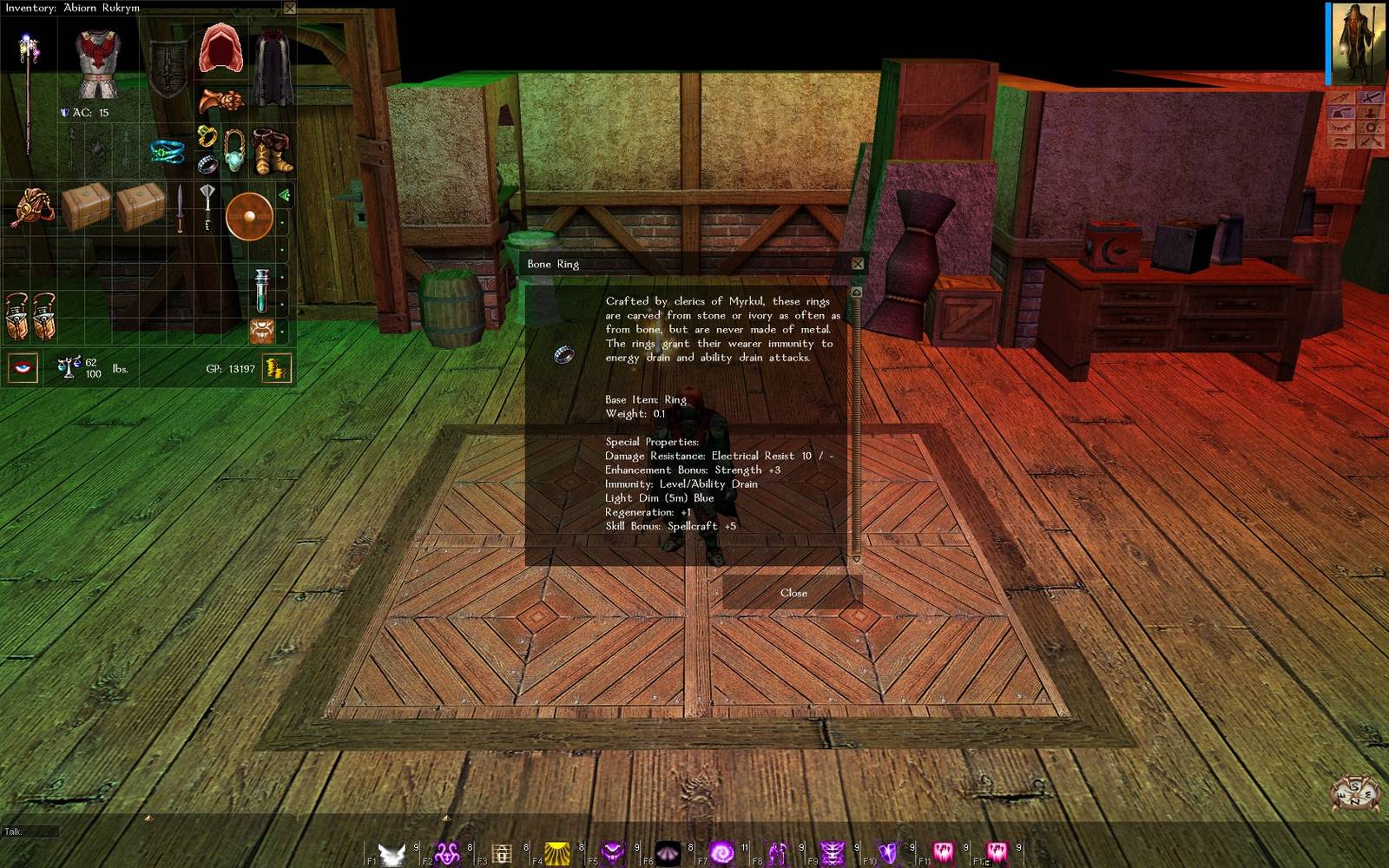Pick the round wooden shield in inventory
Screen dimensions: 1389x868
[249, 215]
